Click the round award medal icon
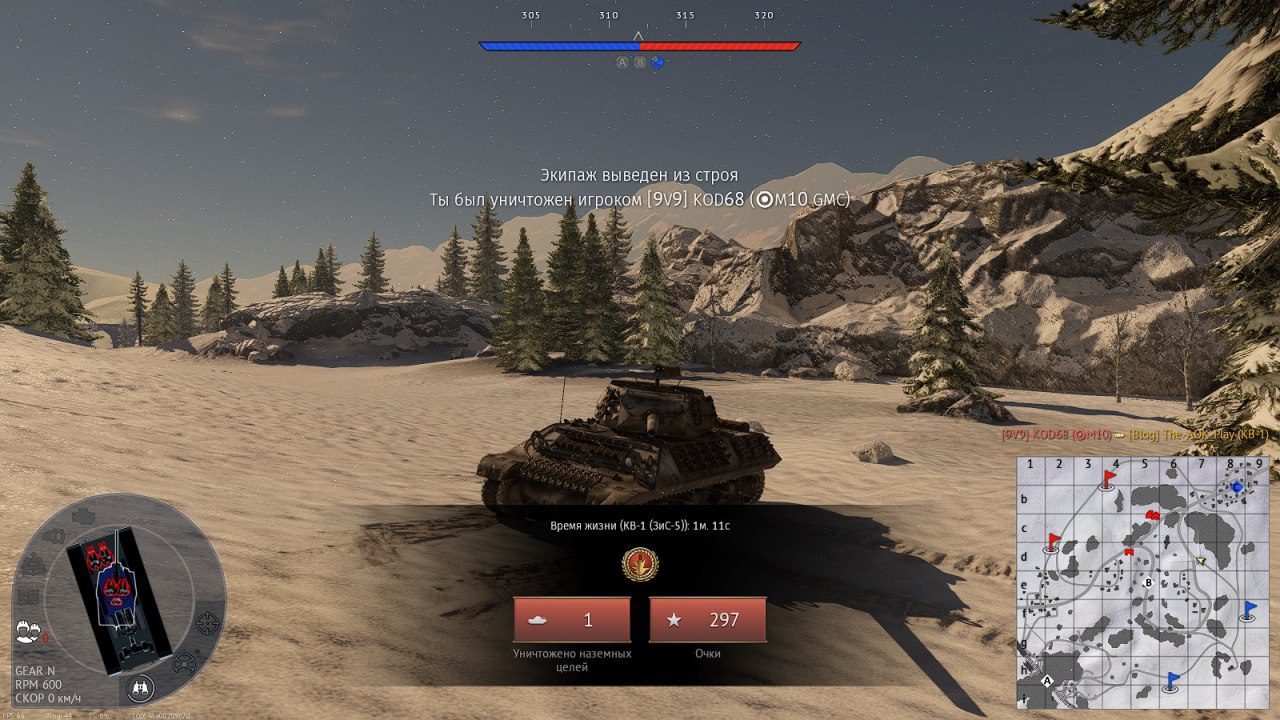The image size is (1280, 720). (x=640, y=565)
